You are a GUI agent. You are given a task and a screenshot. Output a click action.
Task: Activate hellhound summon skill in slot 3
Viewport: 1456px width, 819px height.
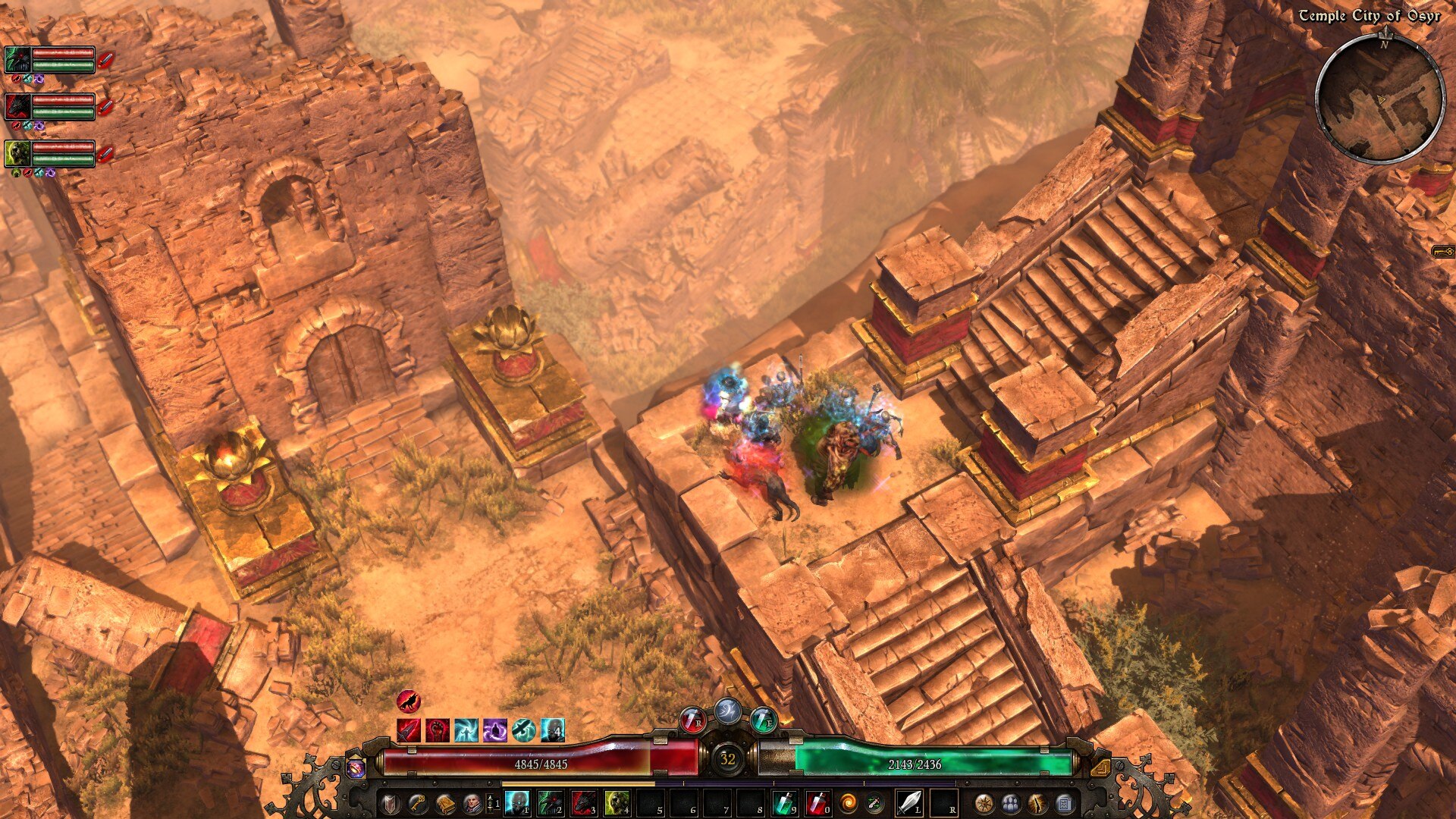[584, 802]
